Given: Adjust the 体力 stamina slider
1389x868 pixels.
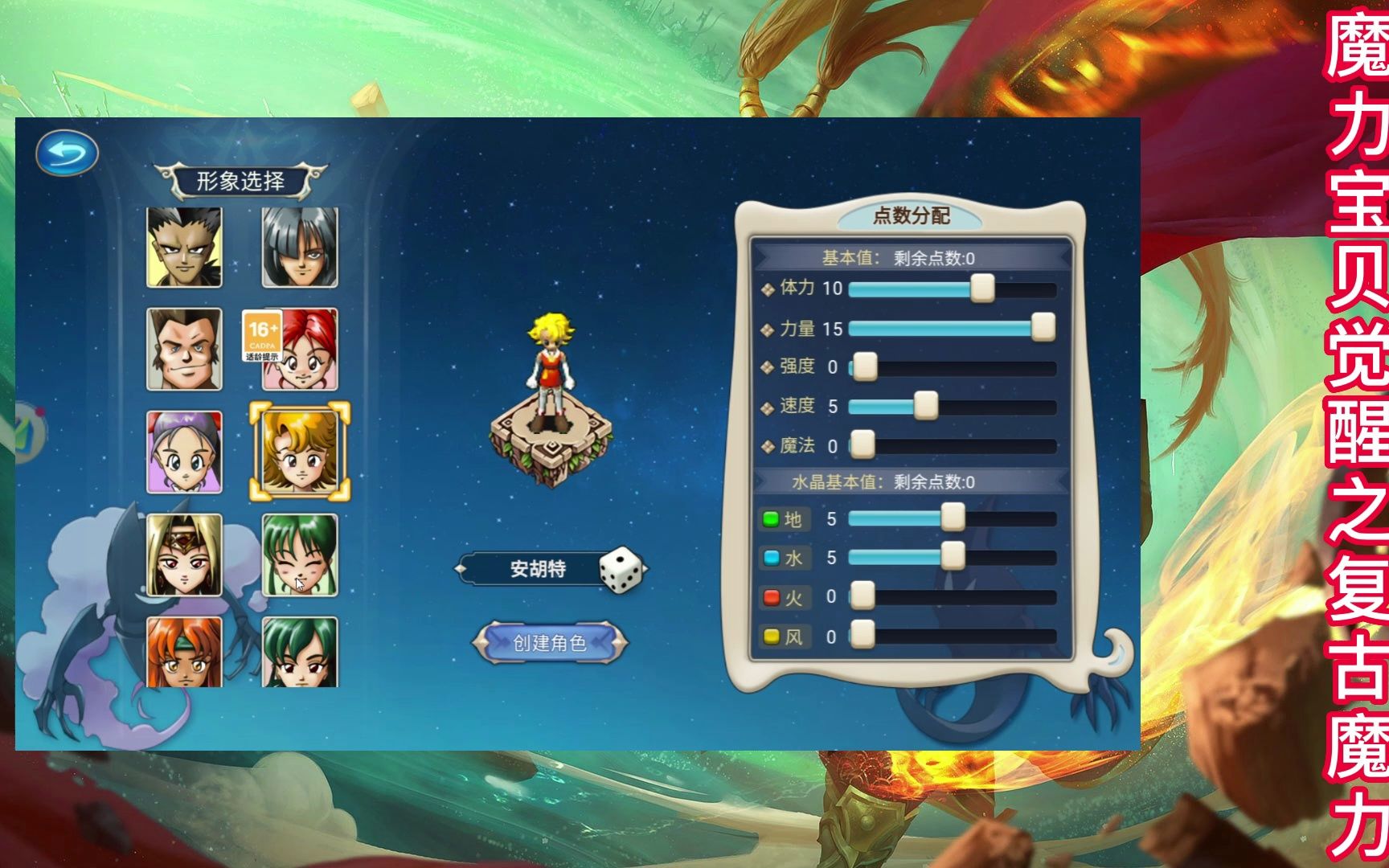Looking at the screenshot, I should (x=982, y=289).
